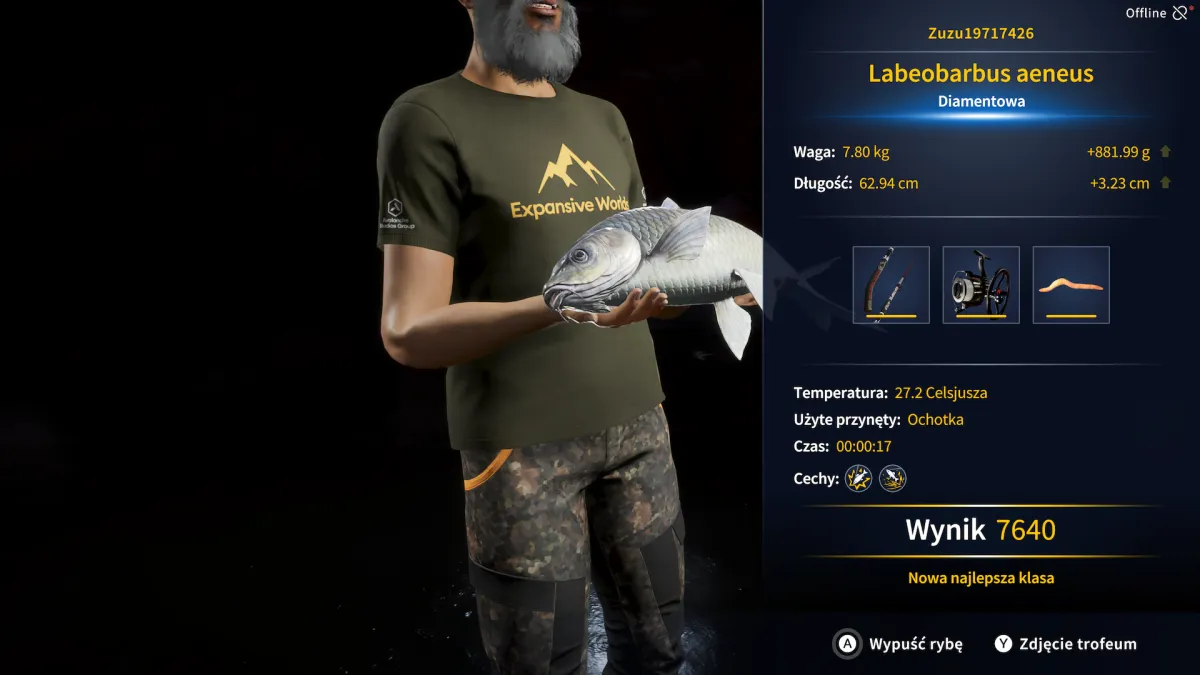1200x675 pixels.
Task: Select the worm bait slot
Action: pos(1071,285)
